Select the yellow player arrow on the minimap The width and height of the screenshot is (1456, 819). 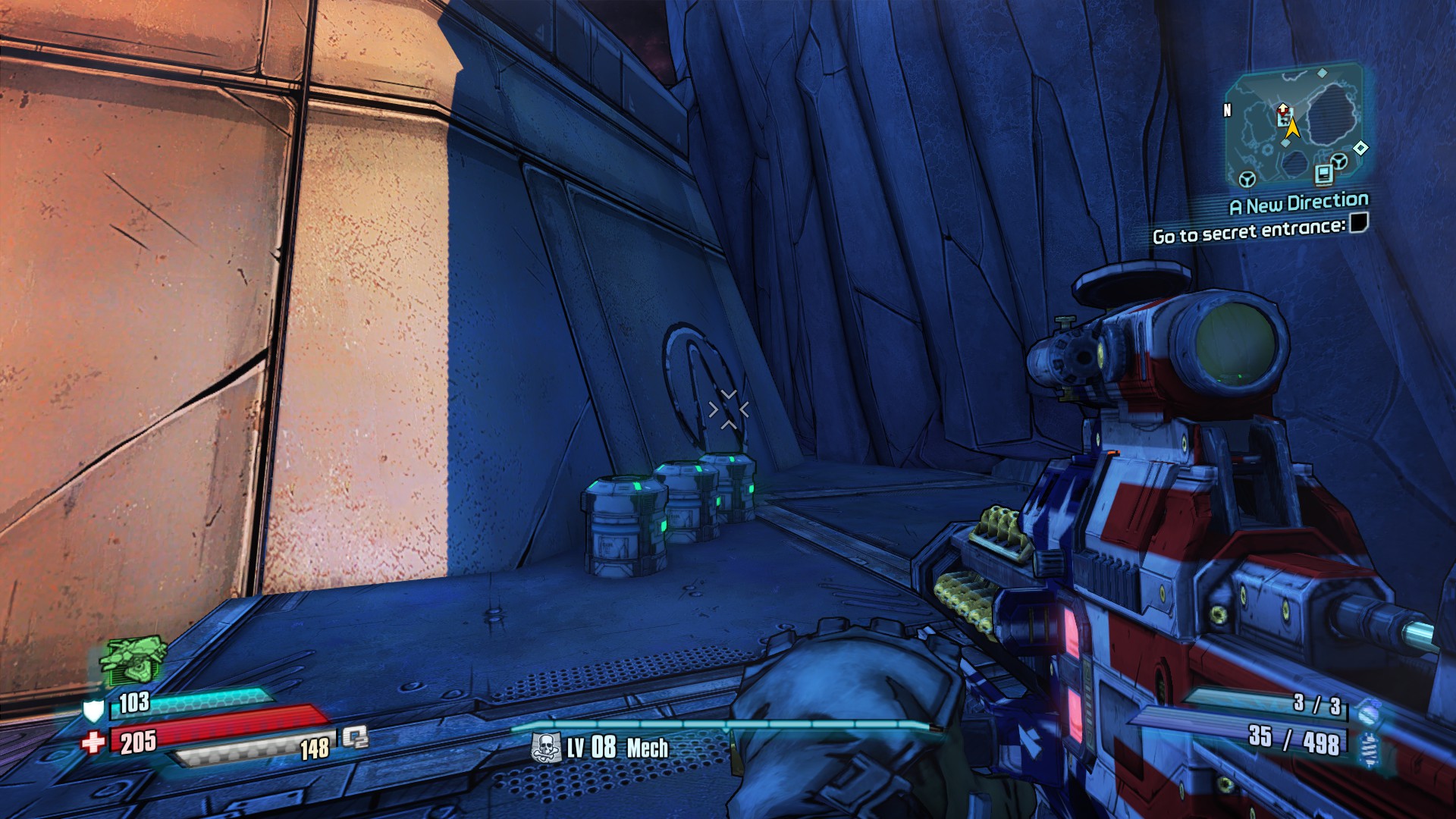pos(1292,130)
